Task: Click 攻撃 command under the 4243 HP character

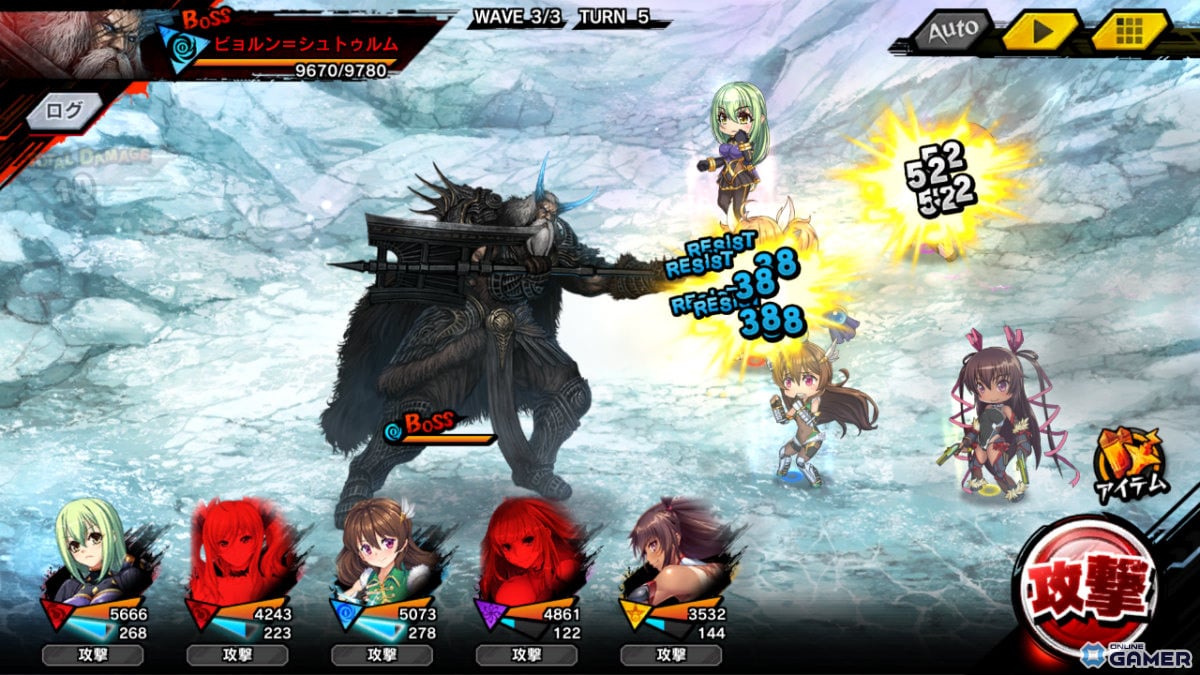Action: [237, 655]
